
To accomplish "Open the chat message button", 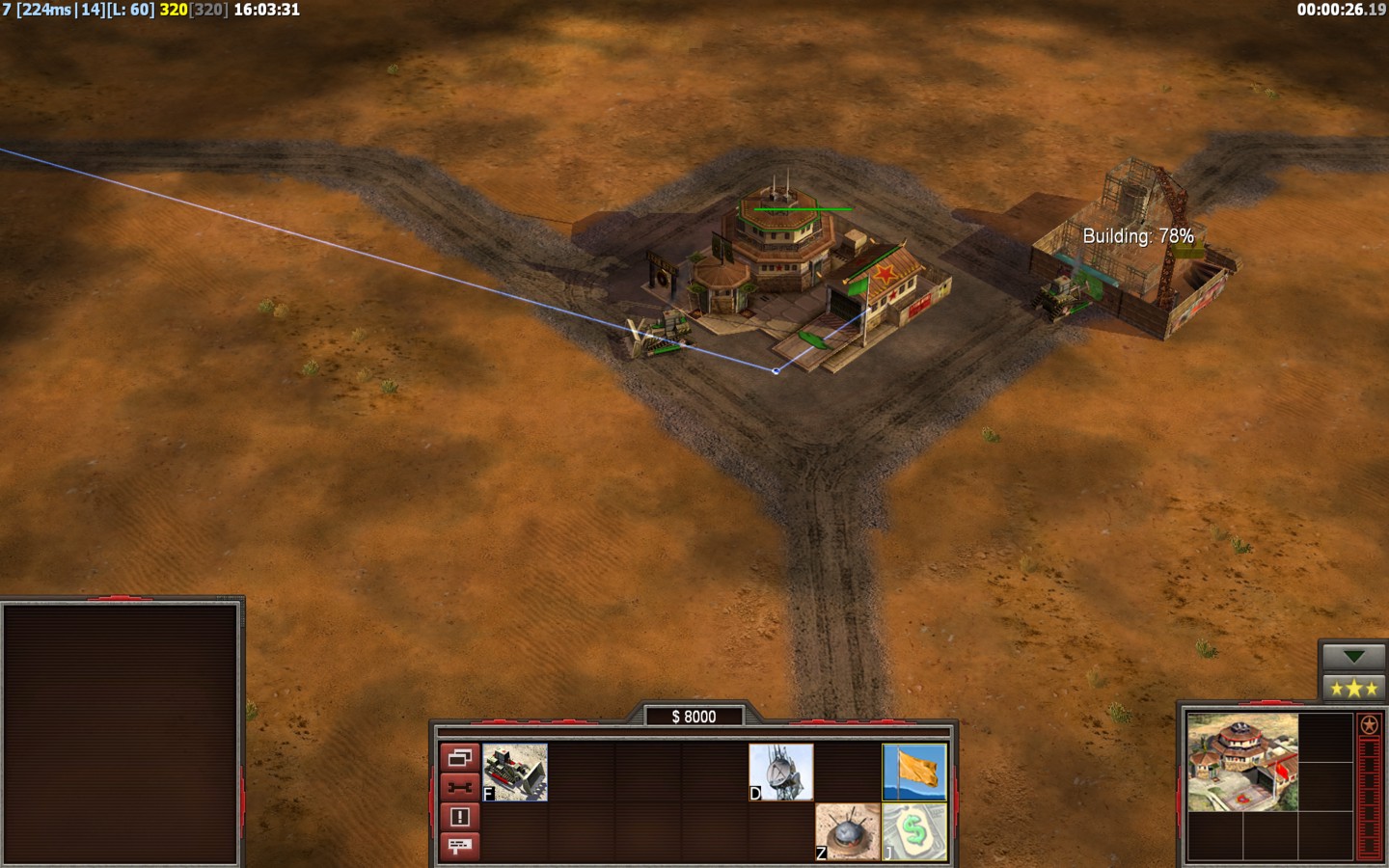I will [x=459, y=846].
